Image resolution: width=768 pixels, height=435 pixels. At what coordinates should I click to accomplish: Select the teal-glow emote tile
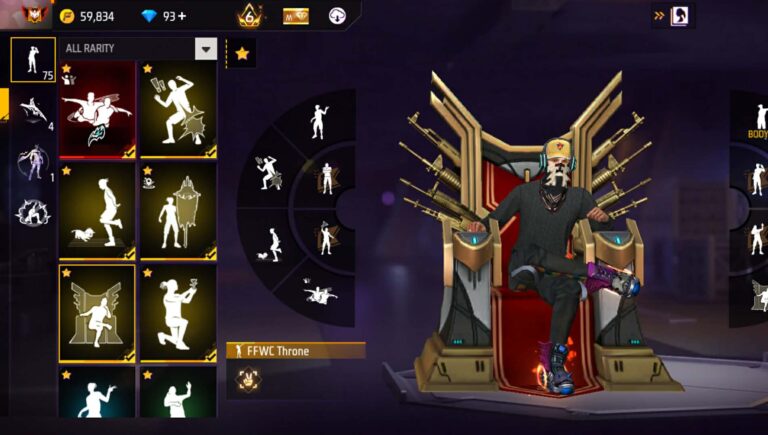[x=97, y=393]
